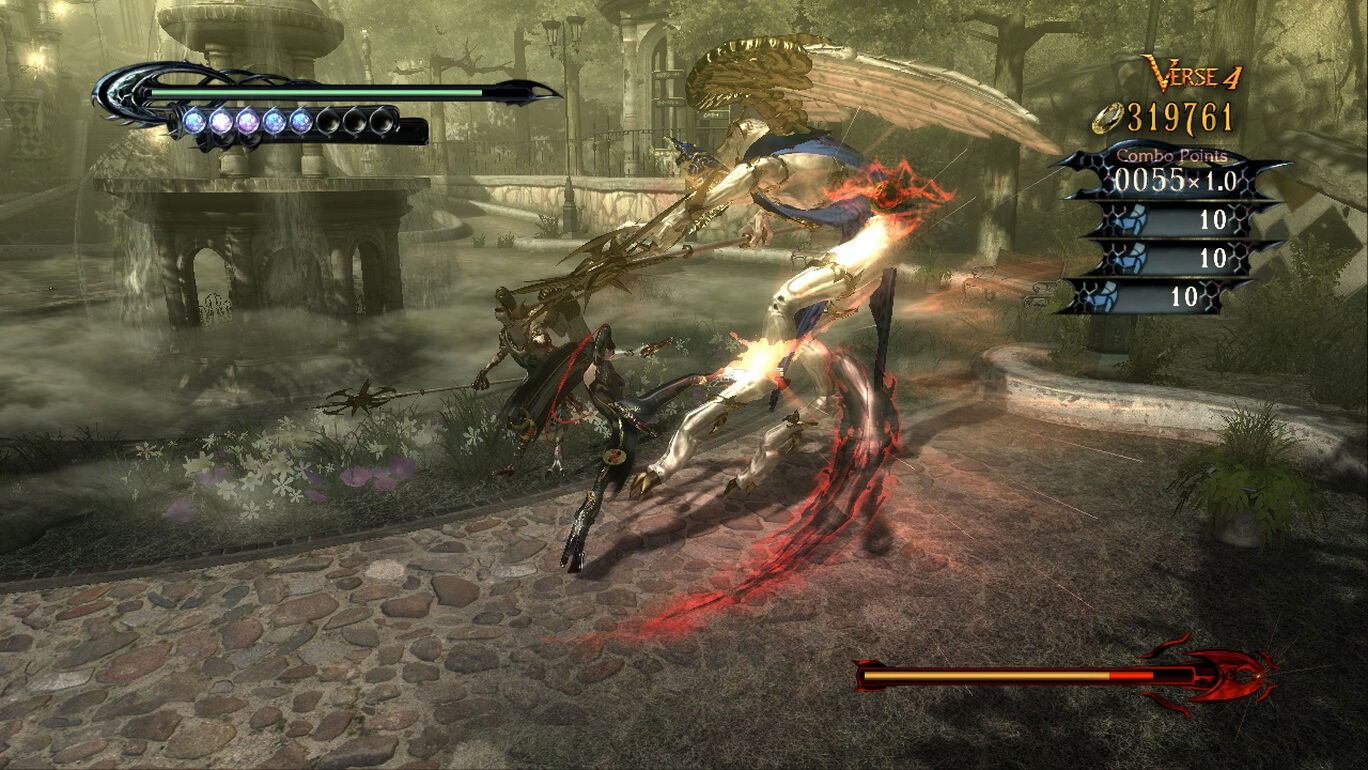
Task: Click the halo currency icon beside 319761
Action: (x=1106, y=118)
